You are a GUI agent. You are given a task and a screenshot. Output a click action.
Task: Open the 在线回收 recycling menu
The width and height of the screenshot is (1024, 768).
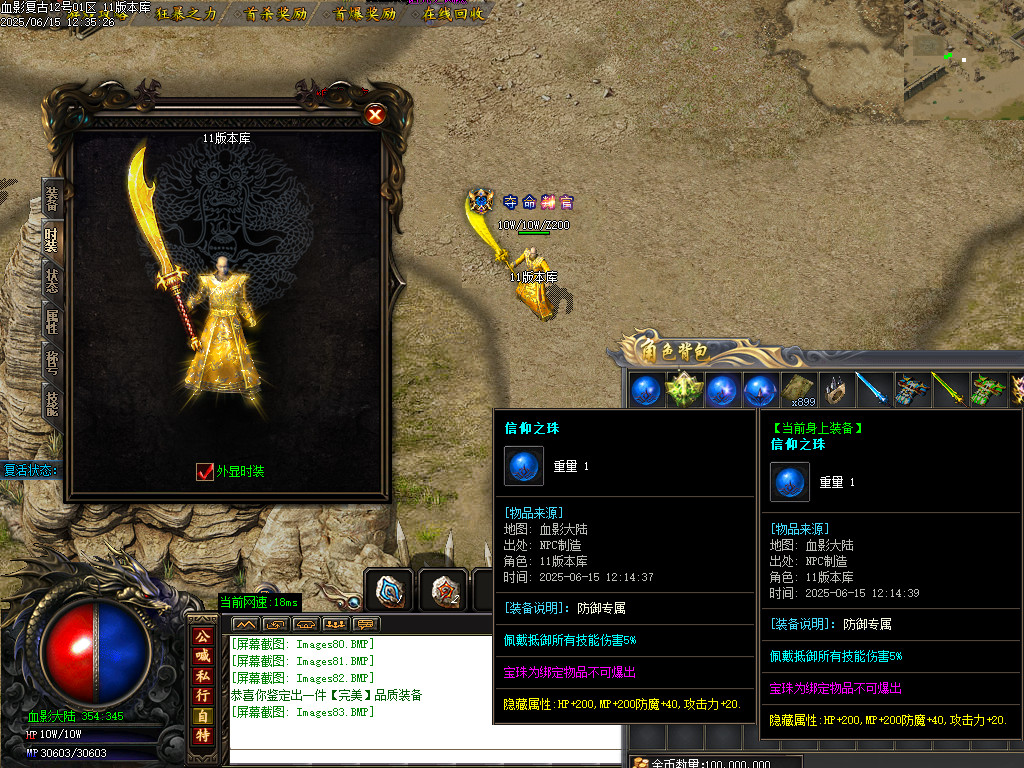point(452,14)
